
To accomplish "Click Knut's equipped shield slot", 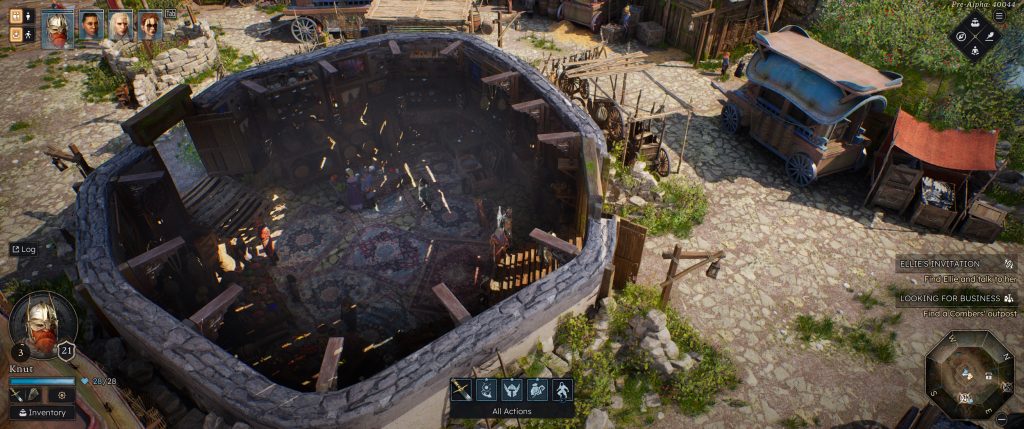I will pos(33,395).
